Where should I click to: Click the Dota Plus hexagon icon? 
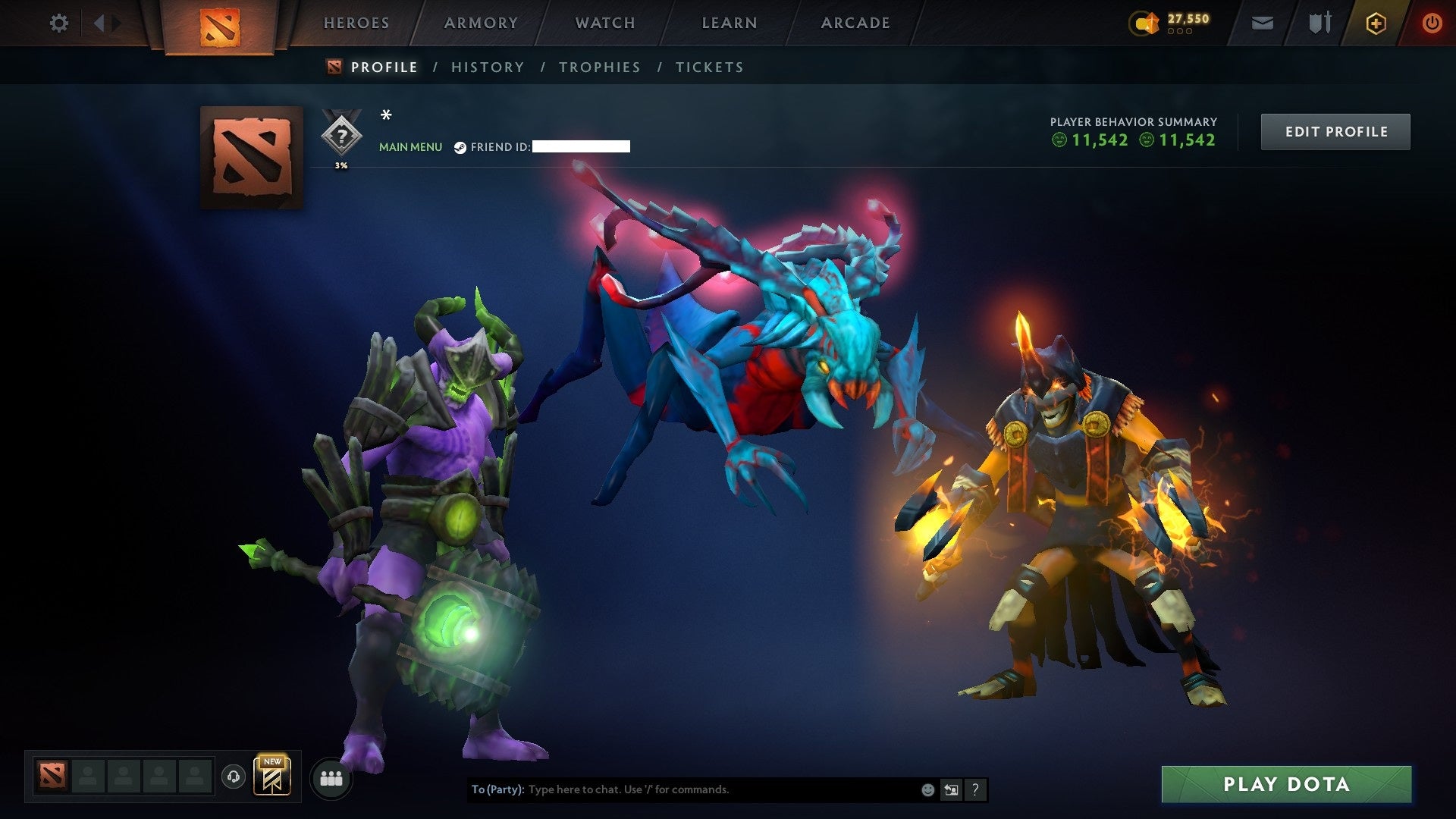pos(1376,23)
